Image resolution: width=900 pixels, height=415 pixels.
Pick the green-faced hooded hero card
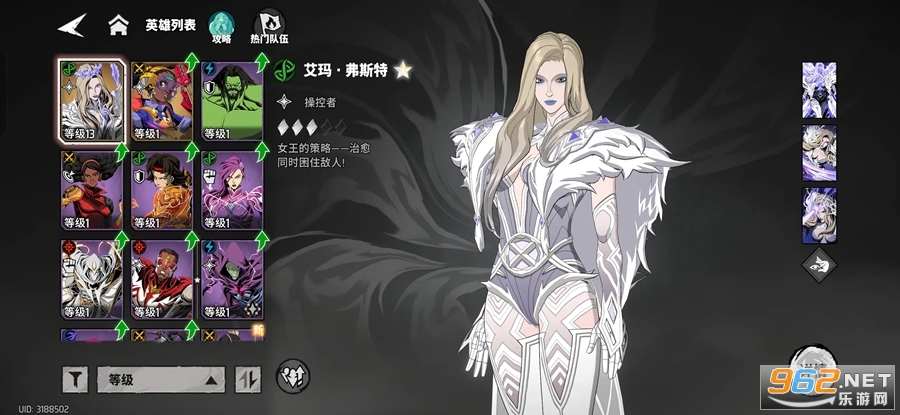(231, 280)
